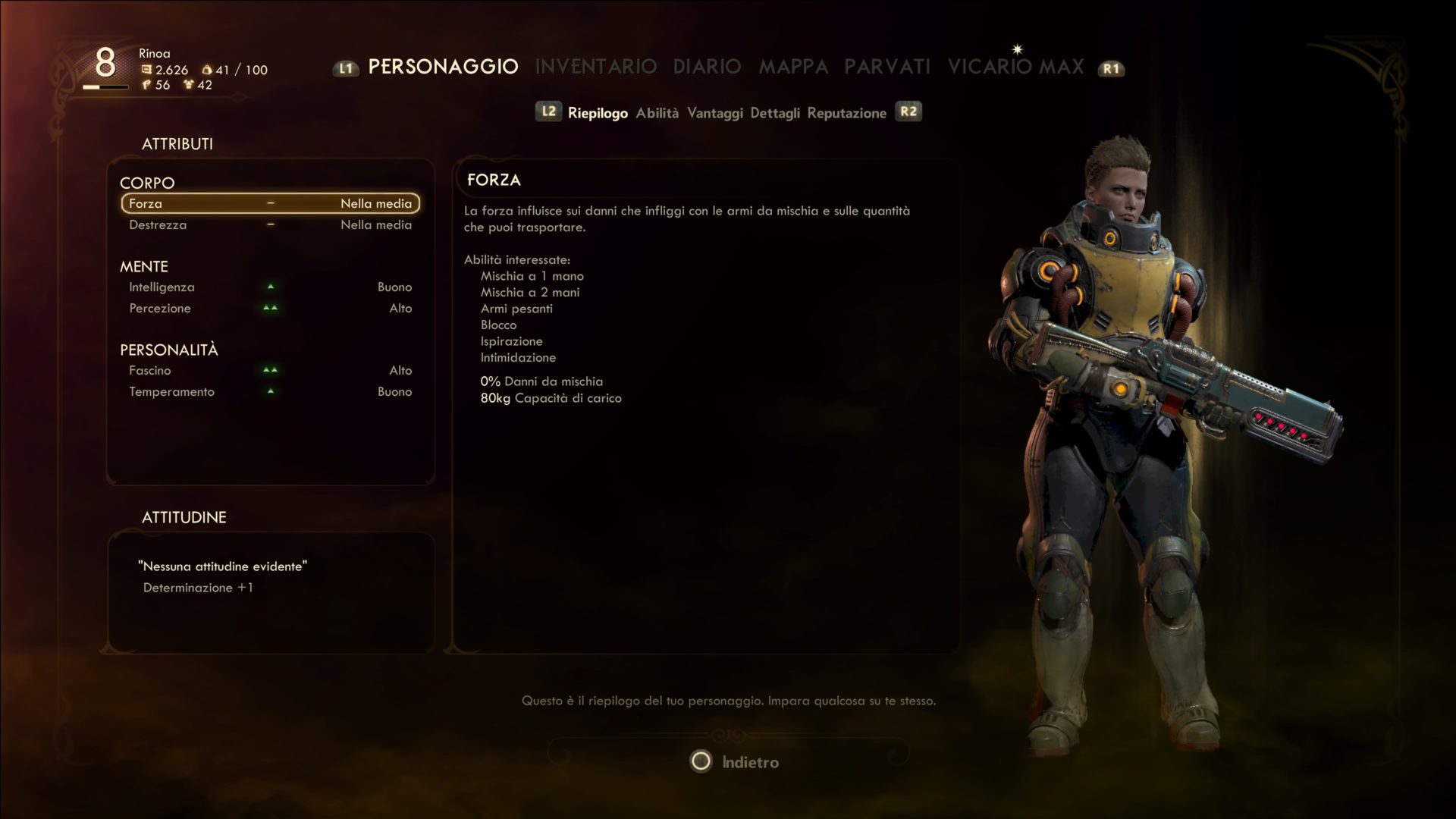Open the Inventario tab
This screenshot has height=819, width=1456.
tap(595, 67)
